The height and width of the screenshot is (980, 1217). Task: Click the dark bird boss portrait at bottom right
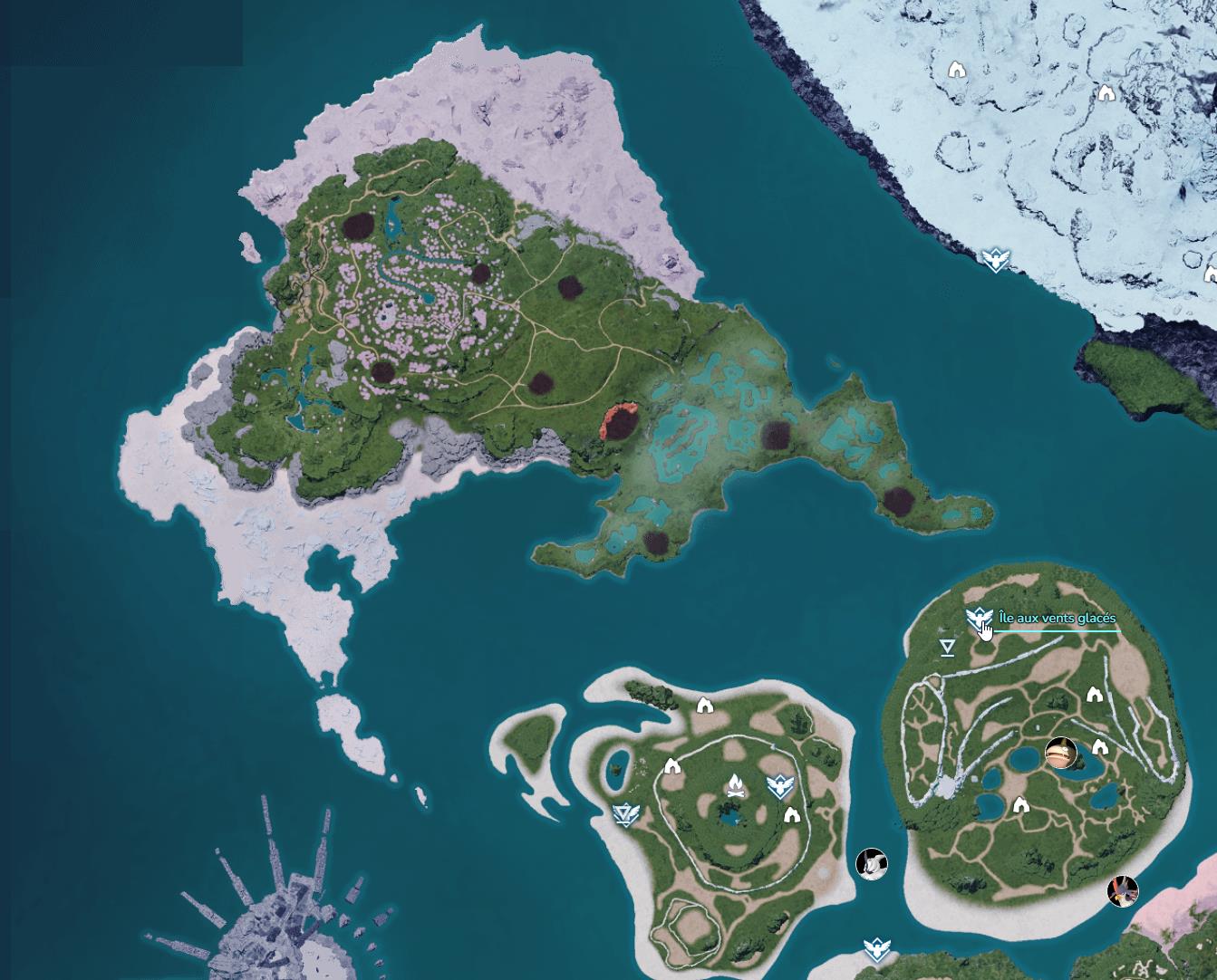1122,893
